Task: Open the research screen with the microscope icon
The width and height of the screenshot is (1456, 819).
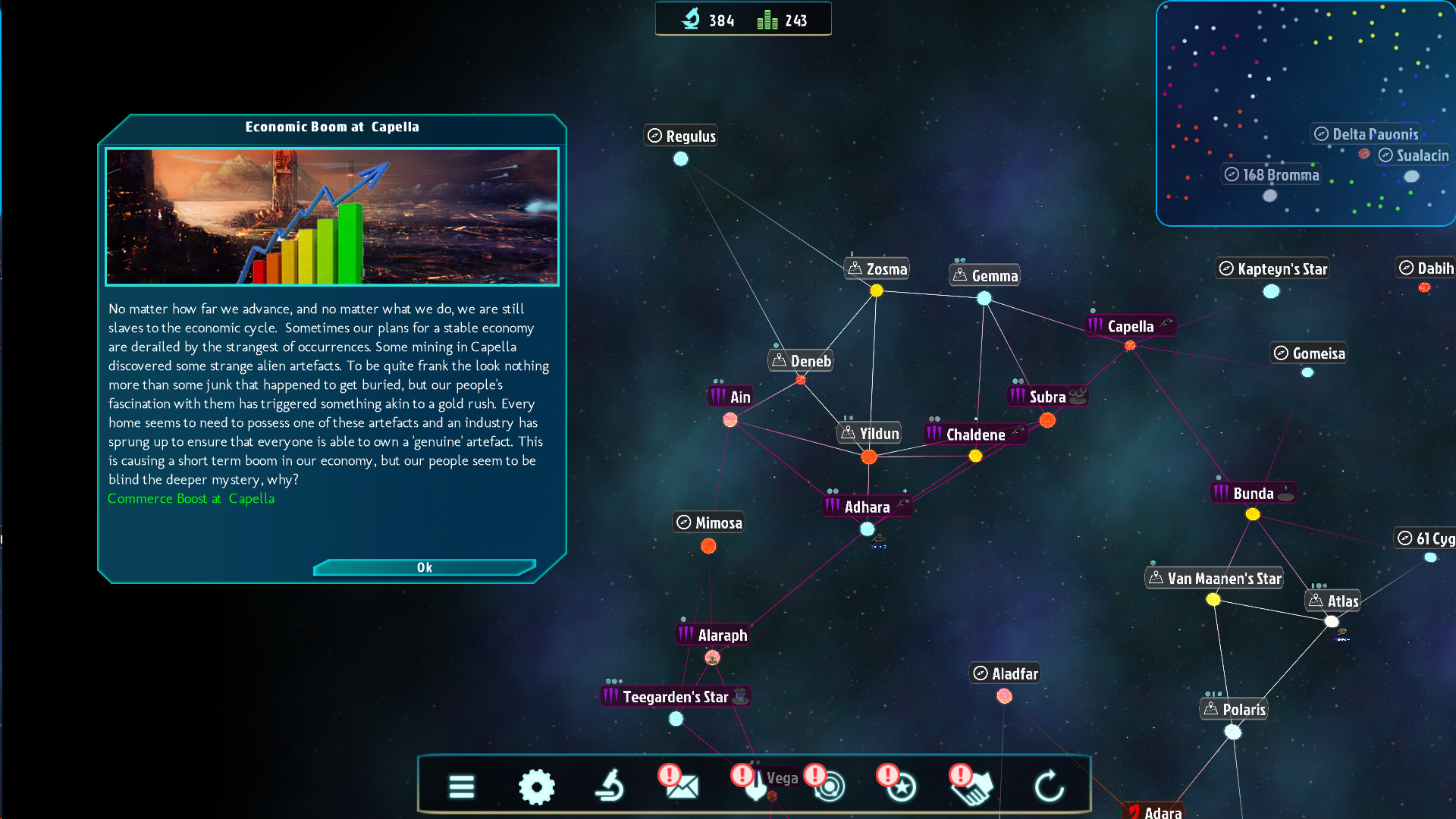Action: point(610,786)
